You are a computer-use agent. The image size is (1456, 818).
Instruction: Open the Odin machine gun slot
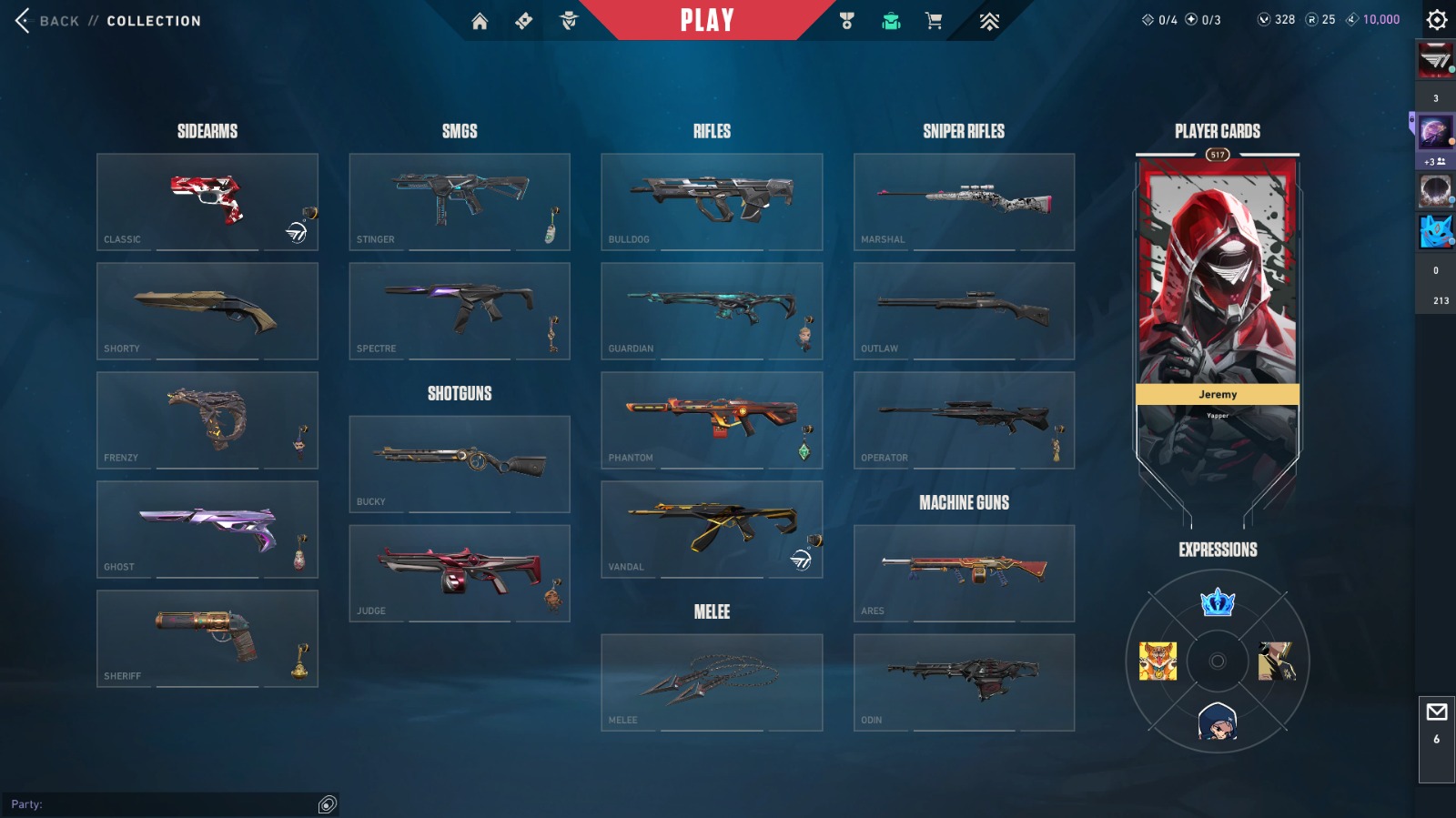coord(964,682)
